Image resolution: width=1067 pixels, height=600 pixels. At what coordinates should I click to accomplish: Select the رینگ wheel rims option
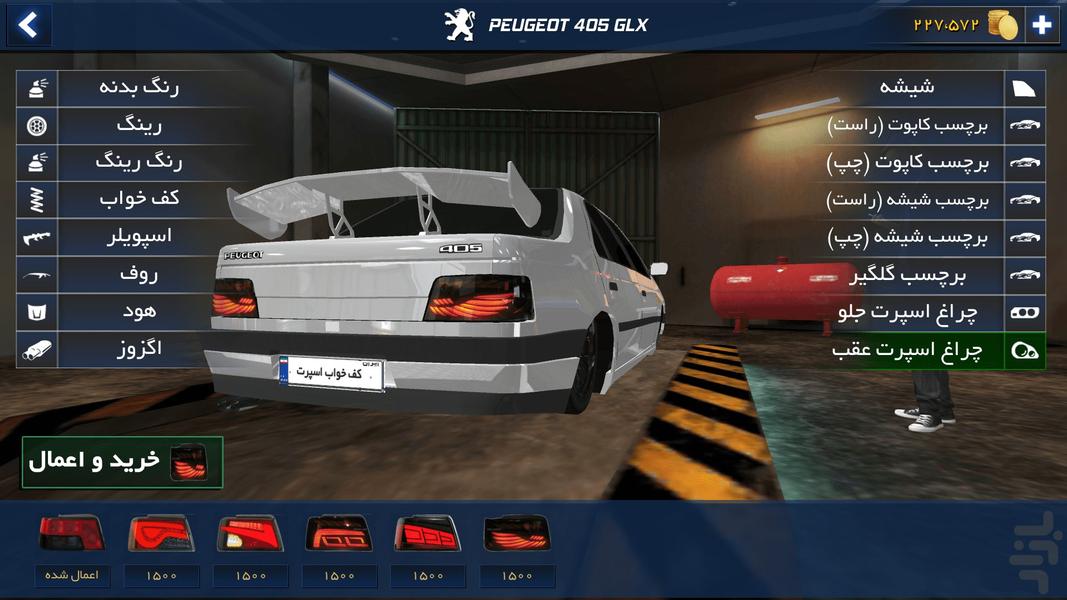138,125
